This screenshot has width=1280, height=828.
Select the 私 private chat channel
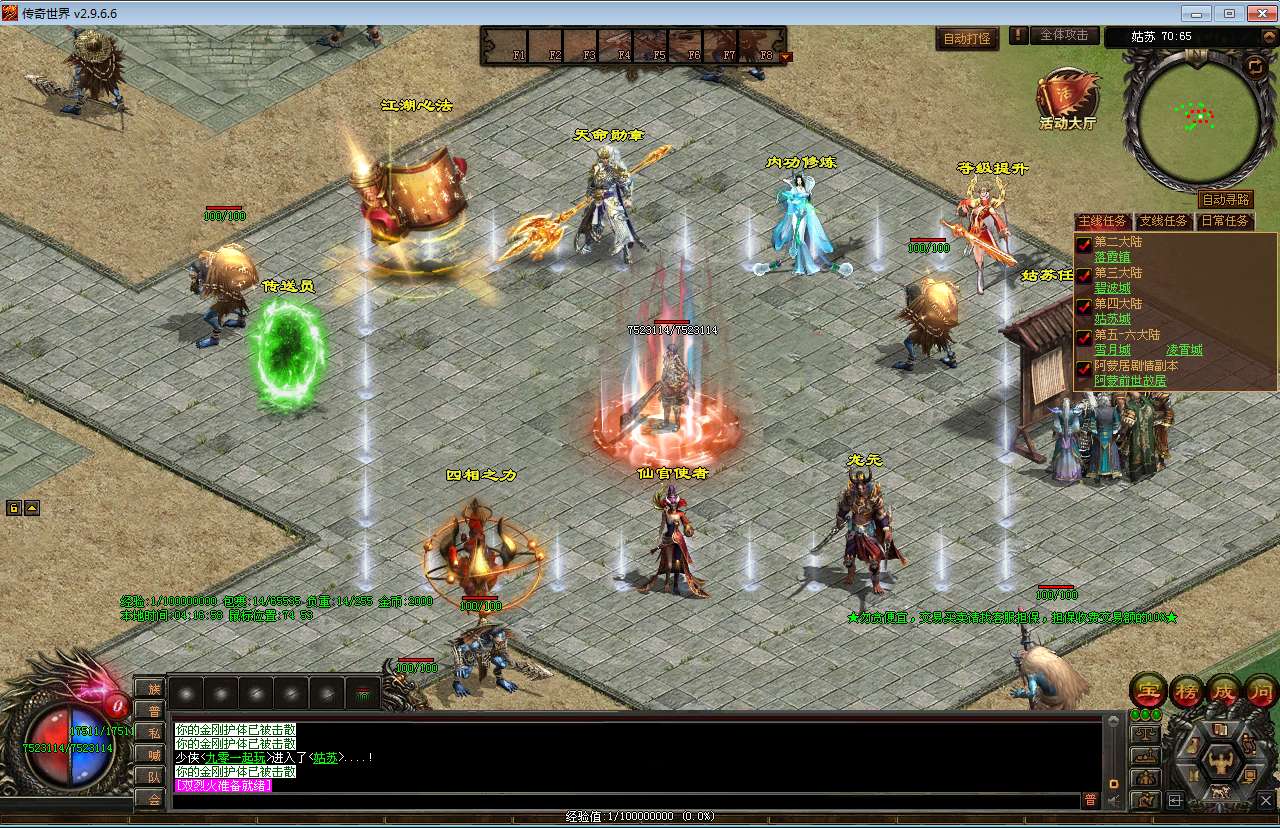tap(153, 732)
